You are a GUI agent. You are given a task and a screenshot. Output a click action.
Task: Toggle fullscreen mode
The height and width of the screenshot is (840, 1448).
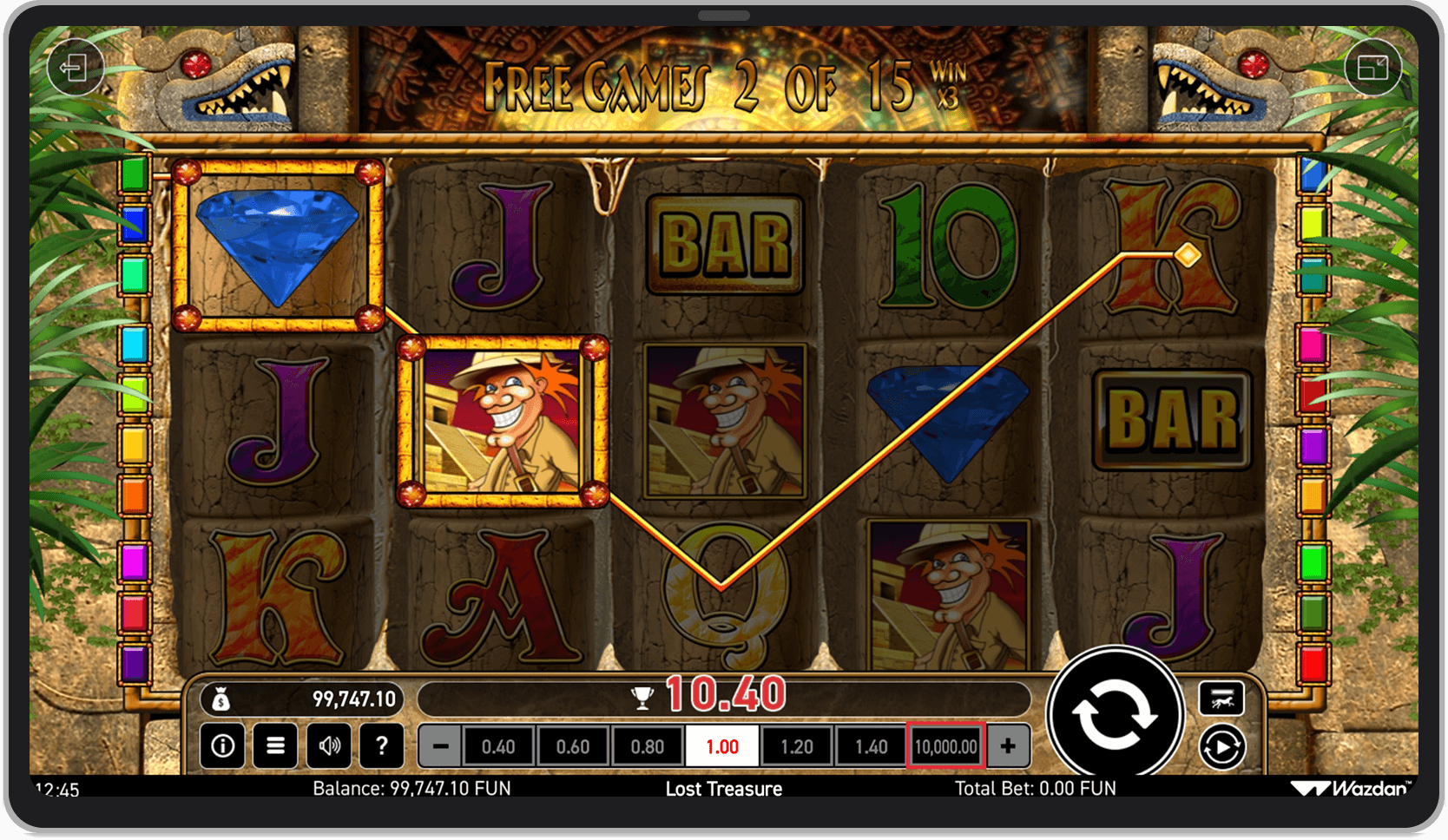(1374, 67)
